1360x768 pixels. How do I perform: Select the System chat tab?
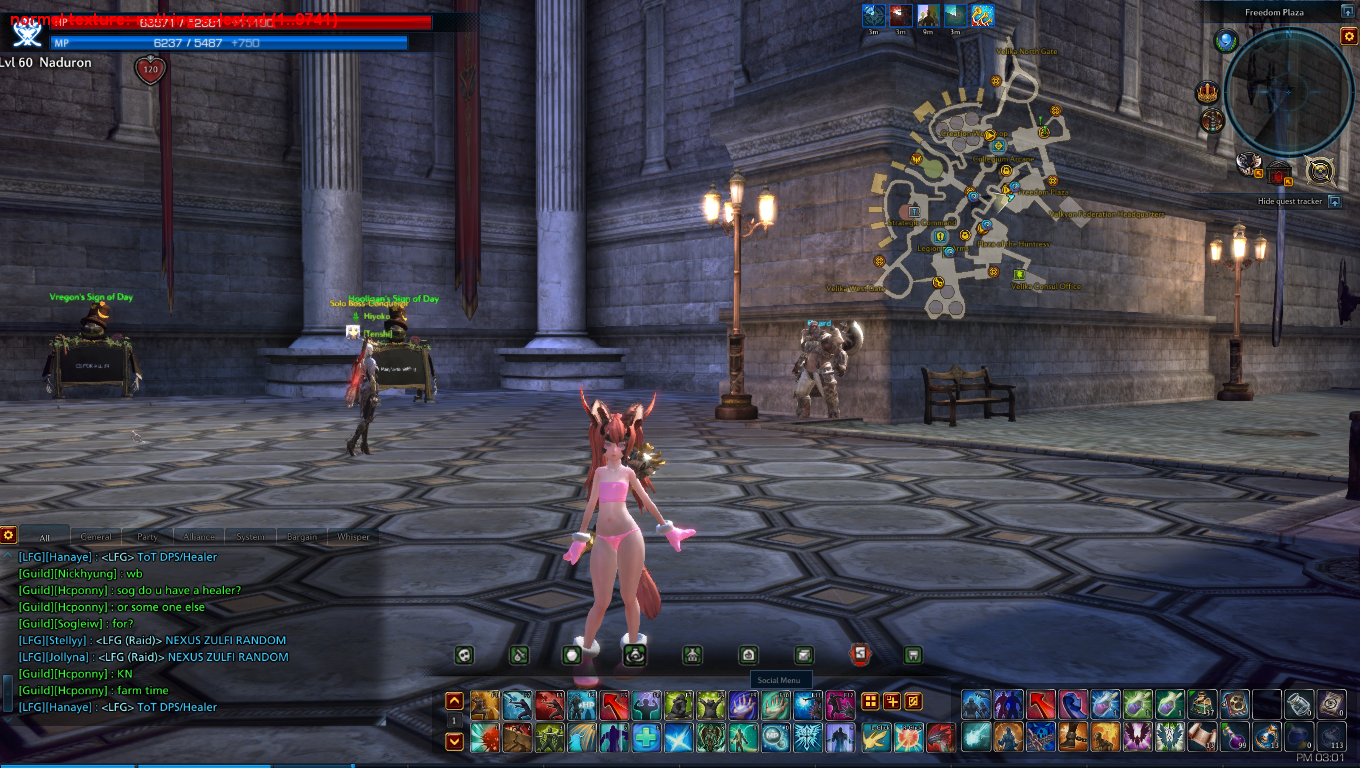point(250,537)
